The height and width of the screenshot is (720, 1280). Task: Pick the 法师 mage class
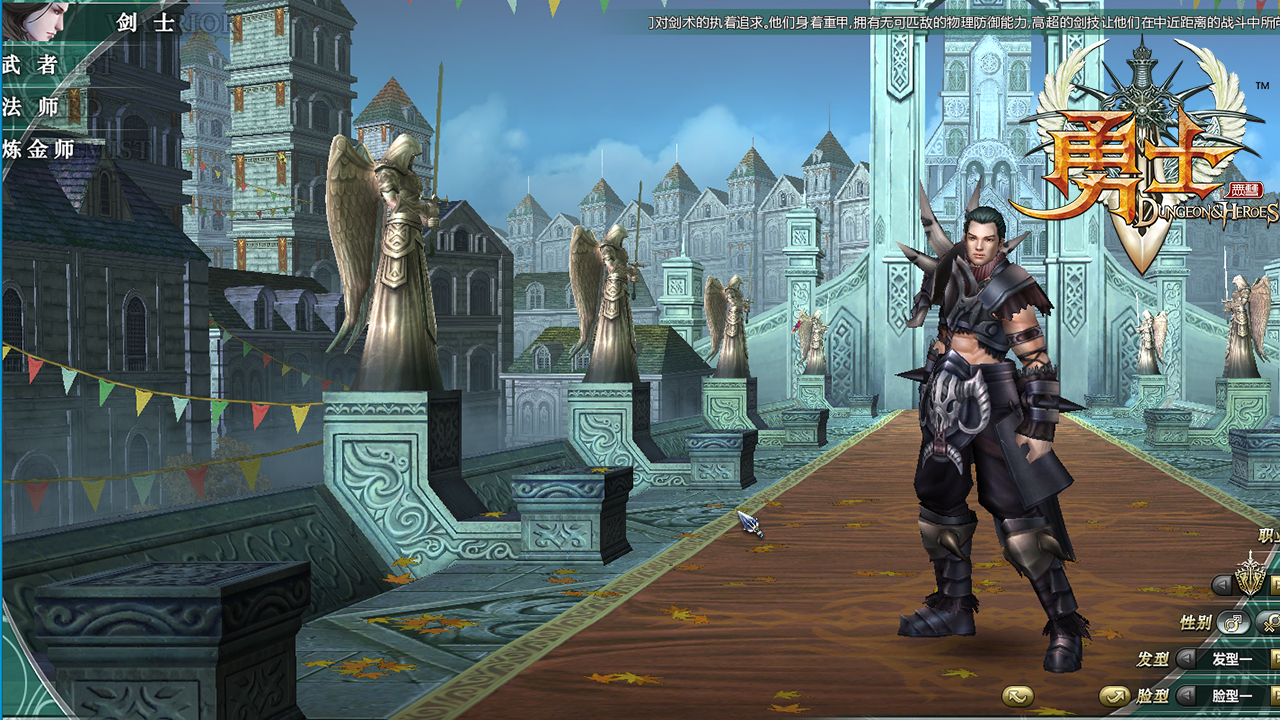[x=30, y=107]
